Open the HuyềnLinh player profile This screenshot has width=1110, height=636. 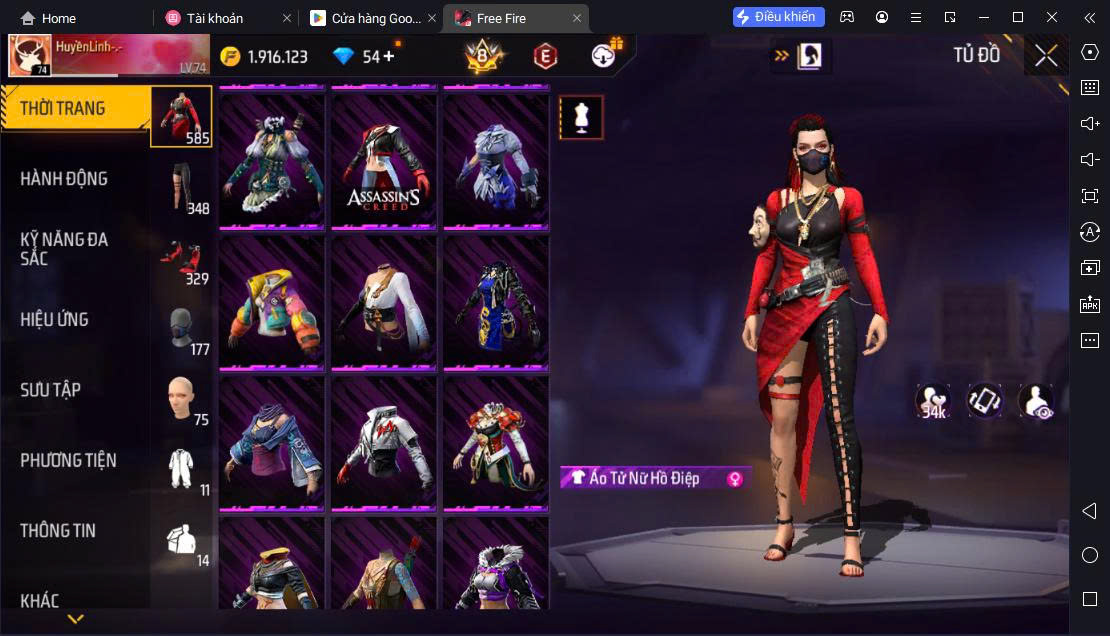click(x=30, y=56)
